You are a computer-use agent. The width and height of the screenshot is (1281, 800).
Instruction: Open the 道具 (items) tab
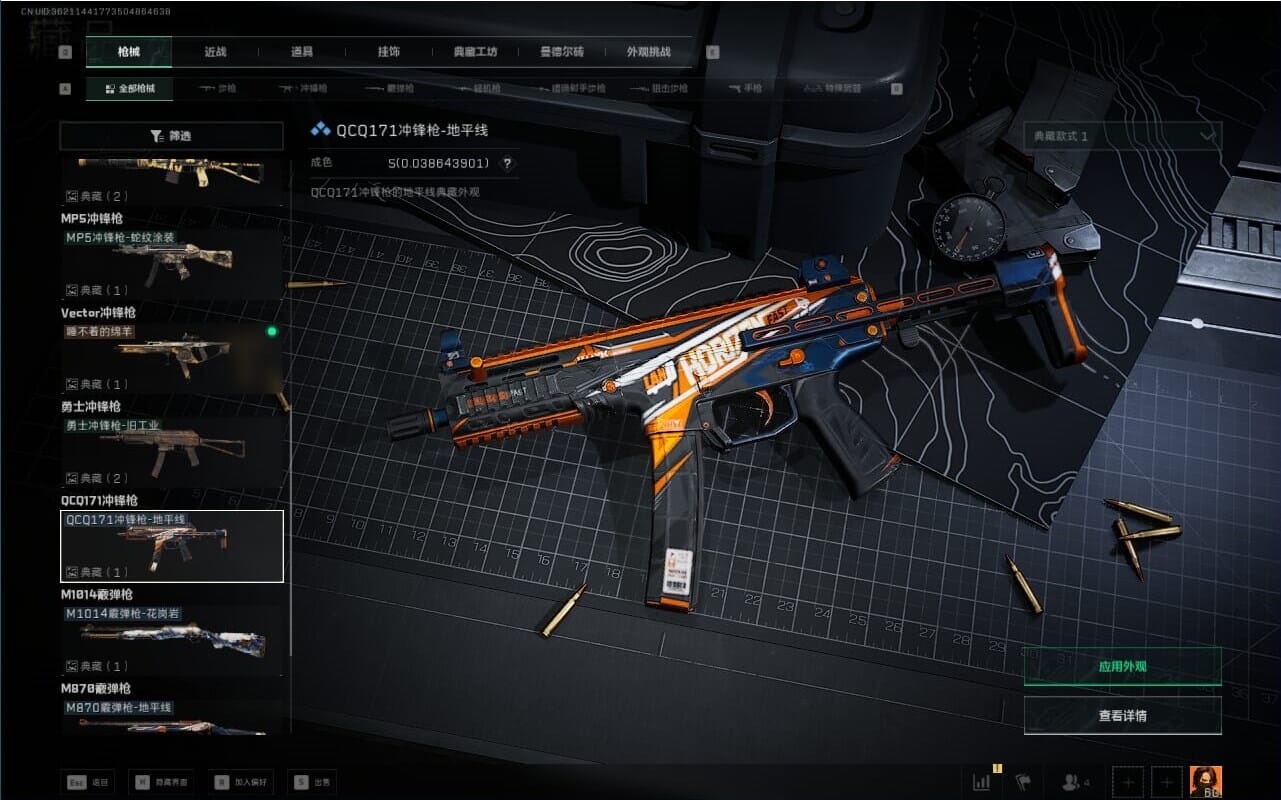pyautogui.click(x=302, y=52)
